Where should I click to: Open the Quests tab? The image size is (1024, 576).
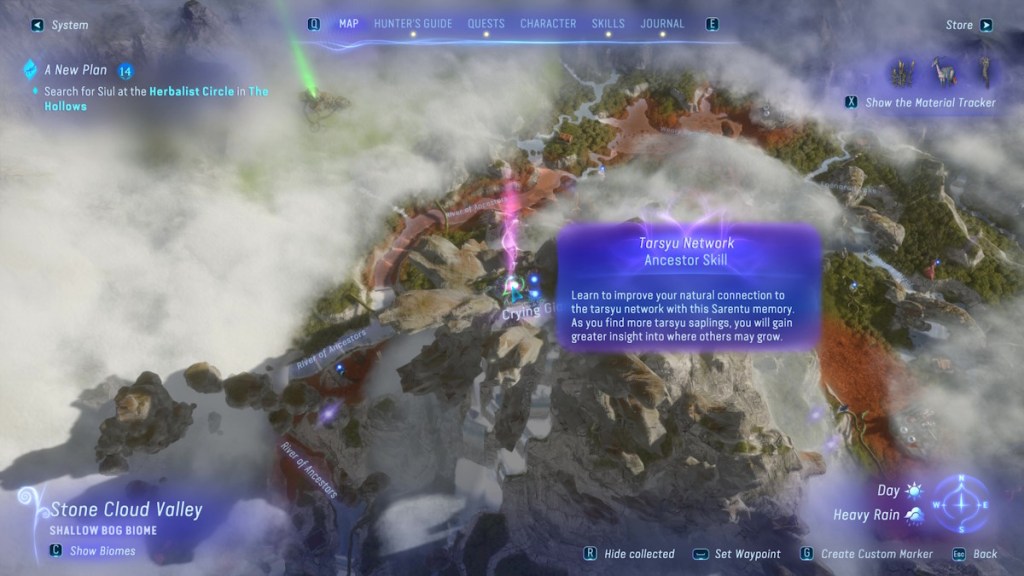(486, 24)
